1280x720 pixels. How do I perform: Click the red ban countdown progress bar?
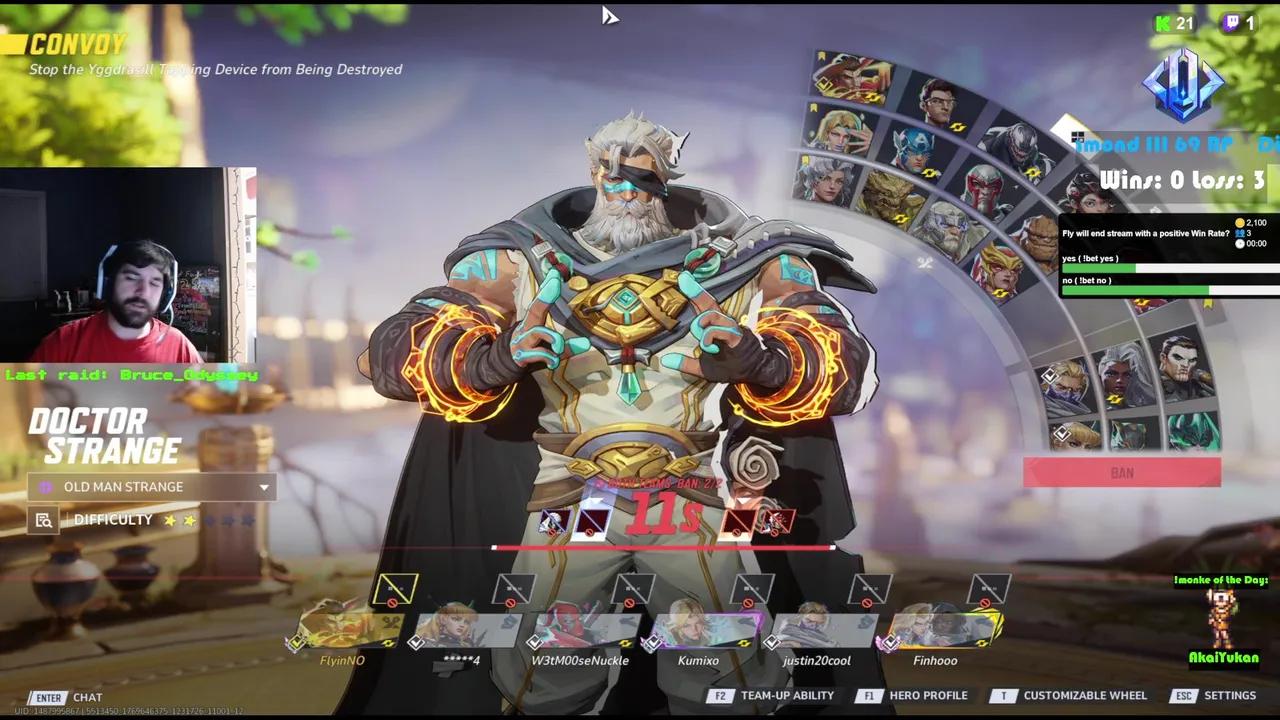663,547
